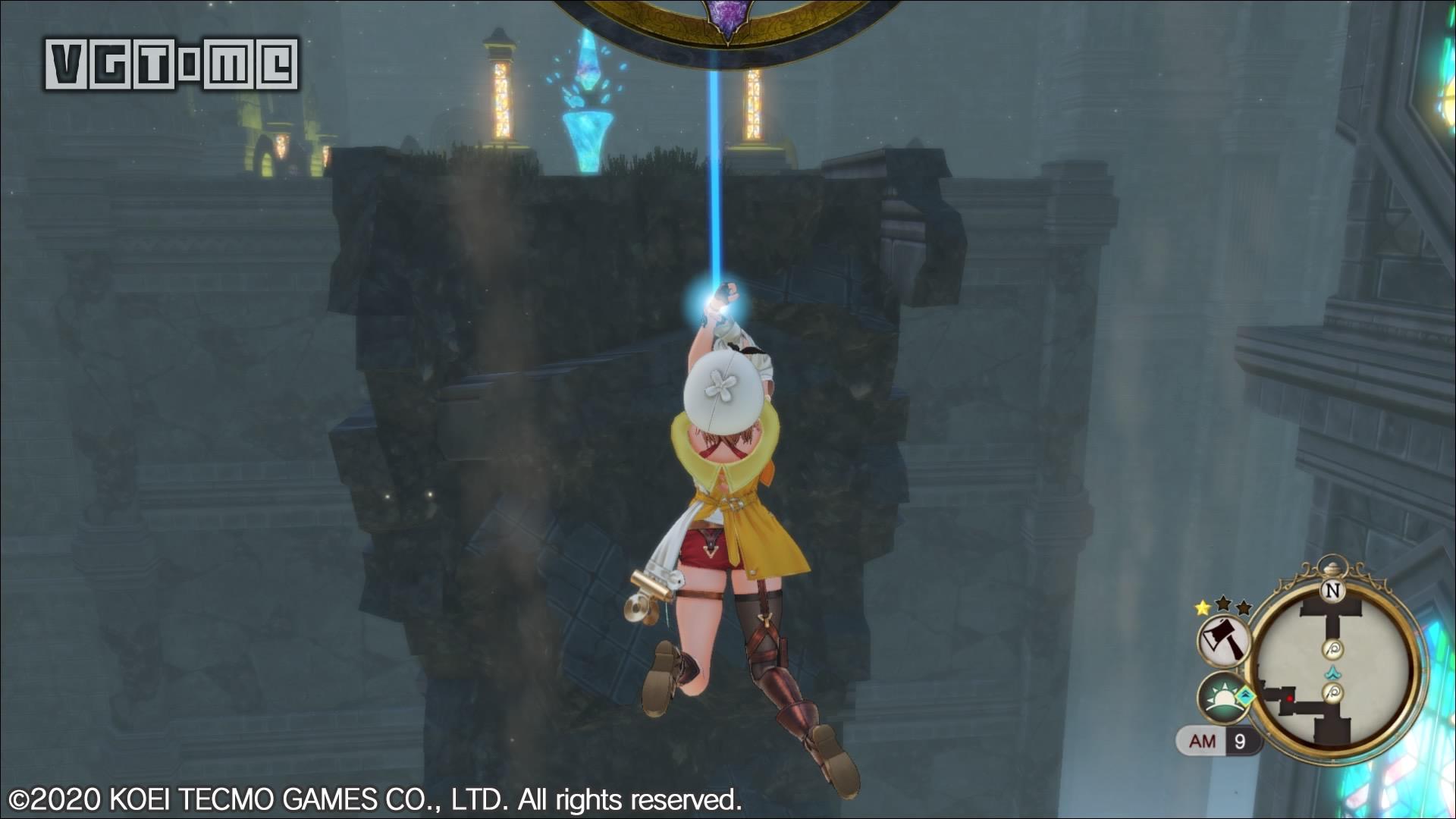Click the red marker on the minimap

tap(1289, 698)
